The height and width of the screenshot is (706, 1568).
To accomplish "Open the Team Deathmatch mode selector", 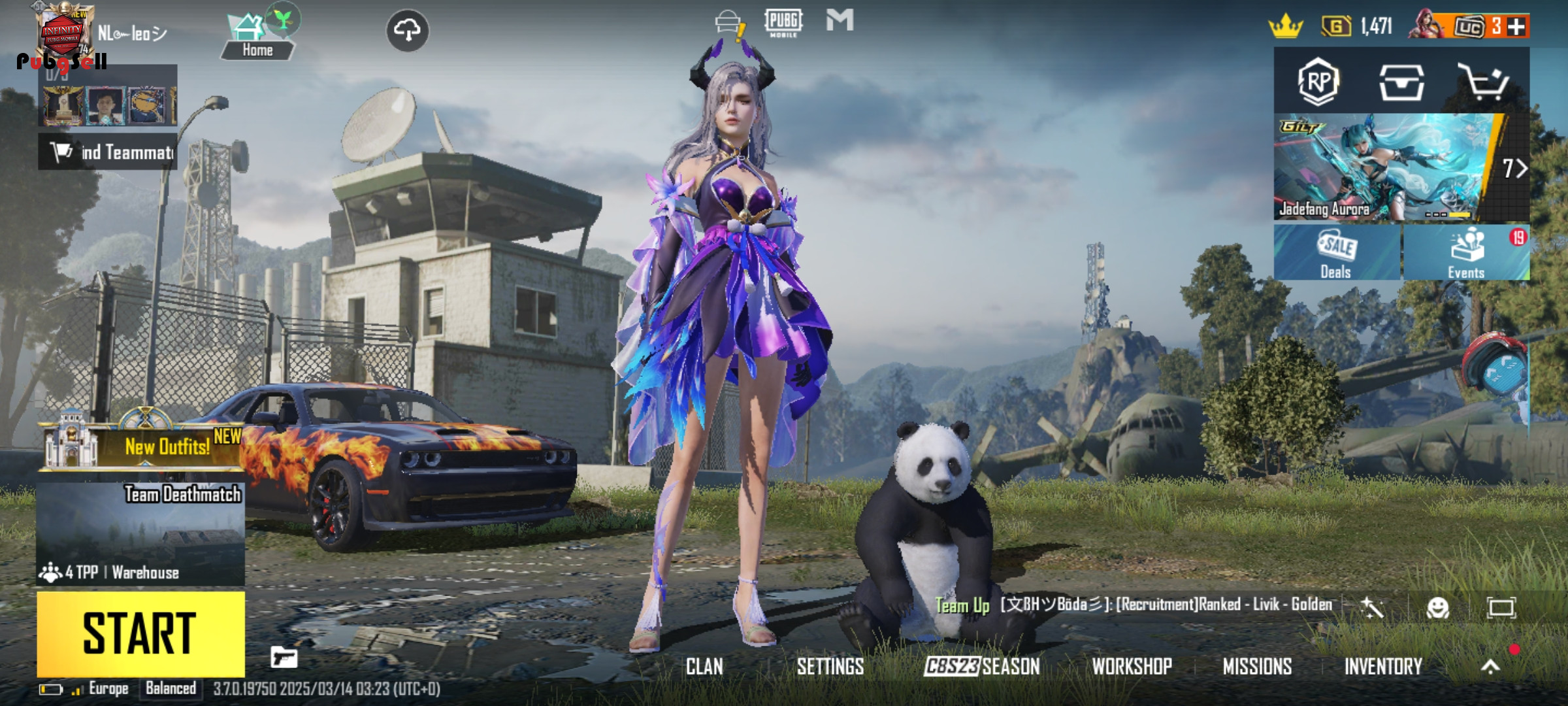I will [140, 533].
